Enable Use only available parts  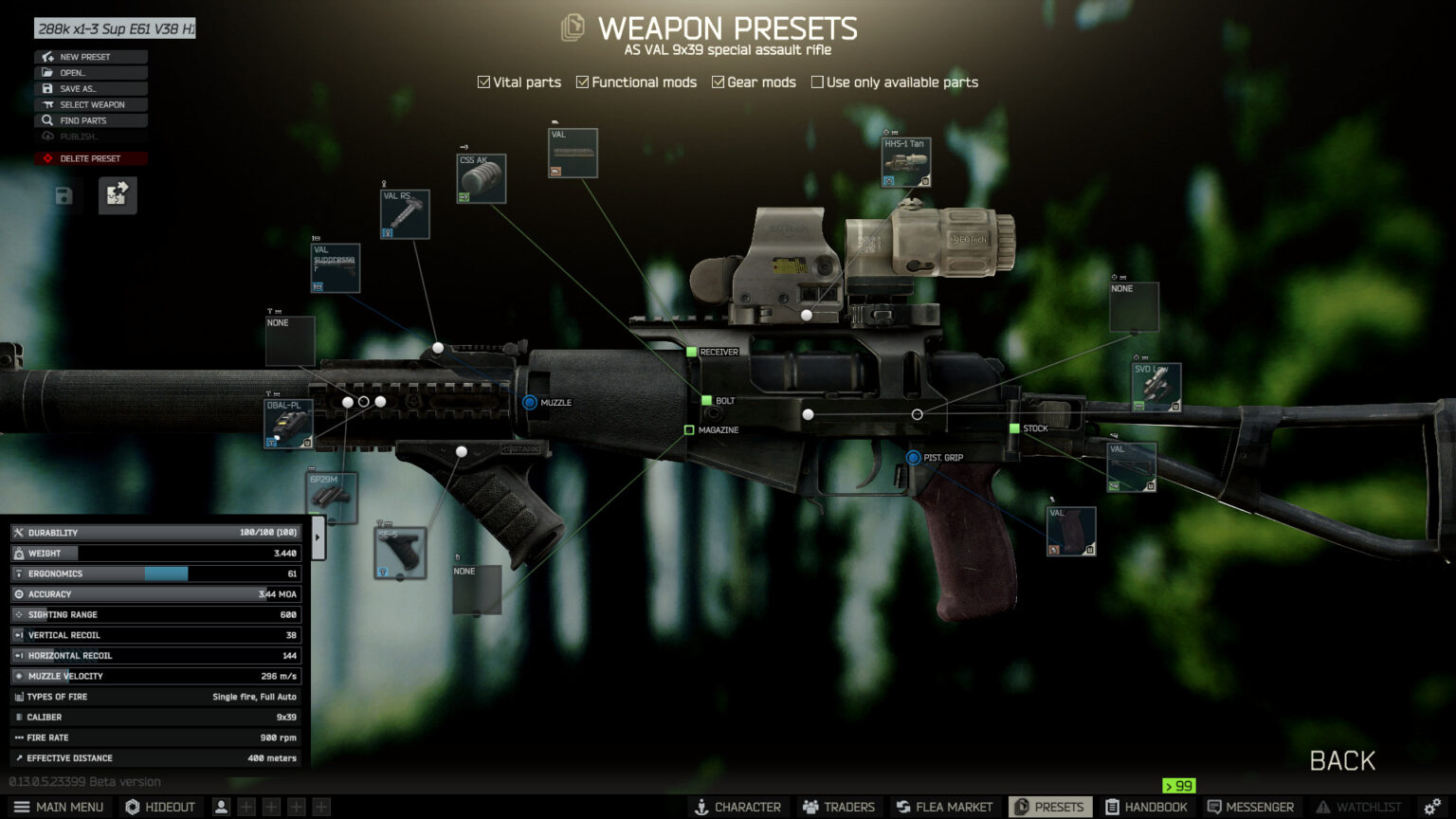click(817, 82)
